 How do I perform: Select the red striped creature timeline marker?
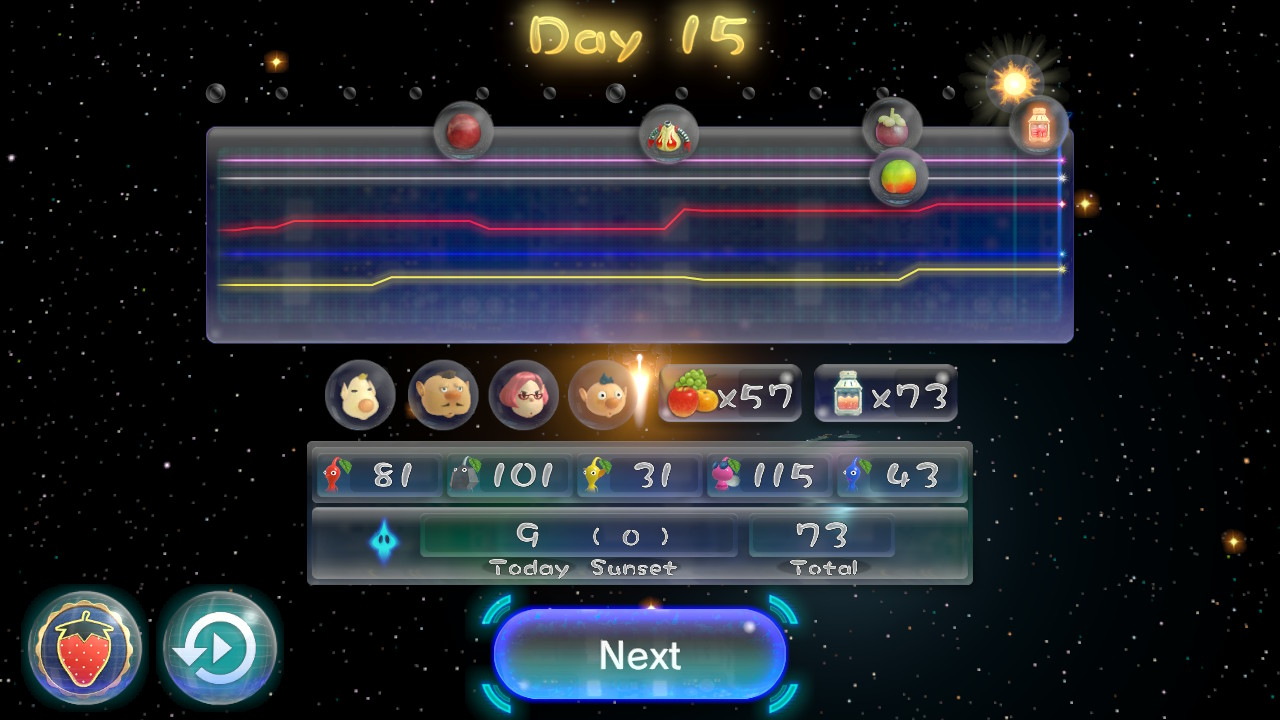click(x=669, y=135)
